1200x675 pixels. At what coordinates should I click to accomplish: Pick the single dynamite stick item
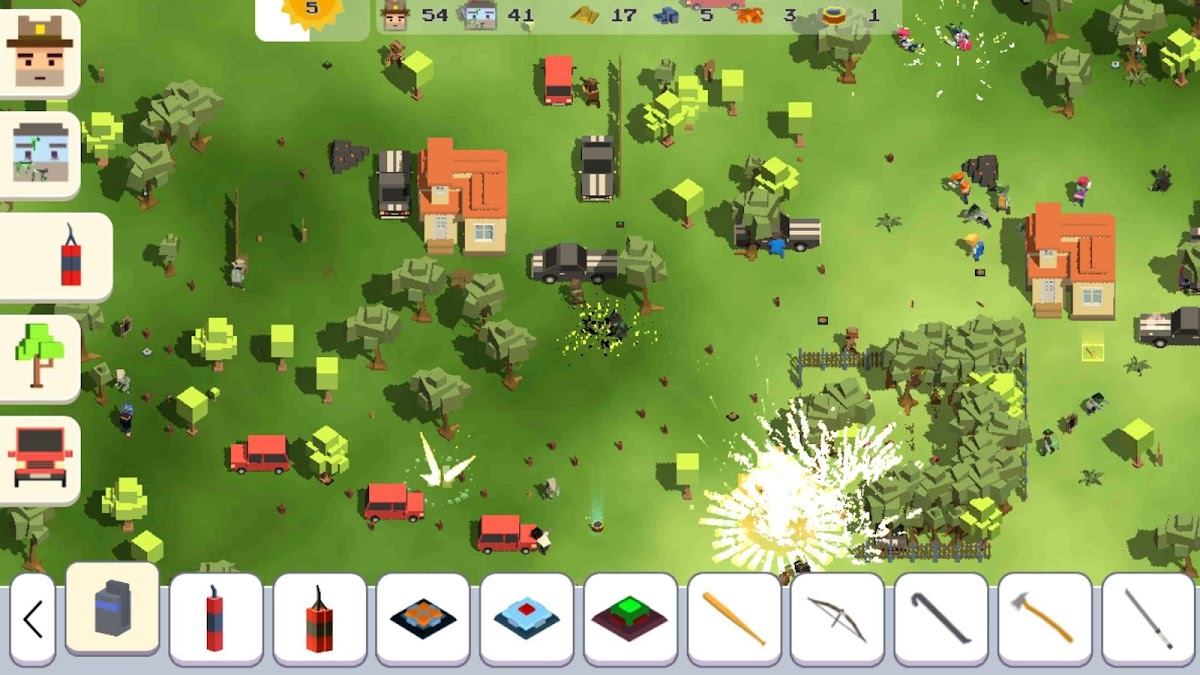(216, 619)
